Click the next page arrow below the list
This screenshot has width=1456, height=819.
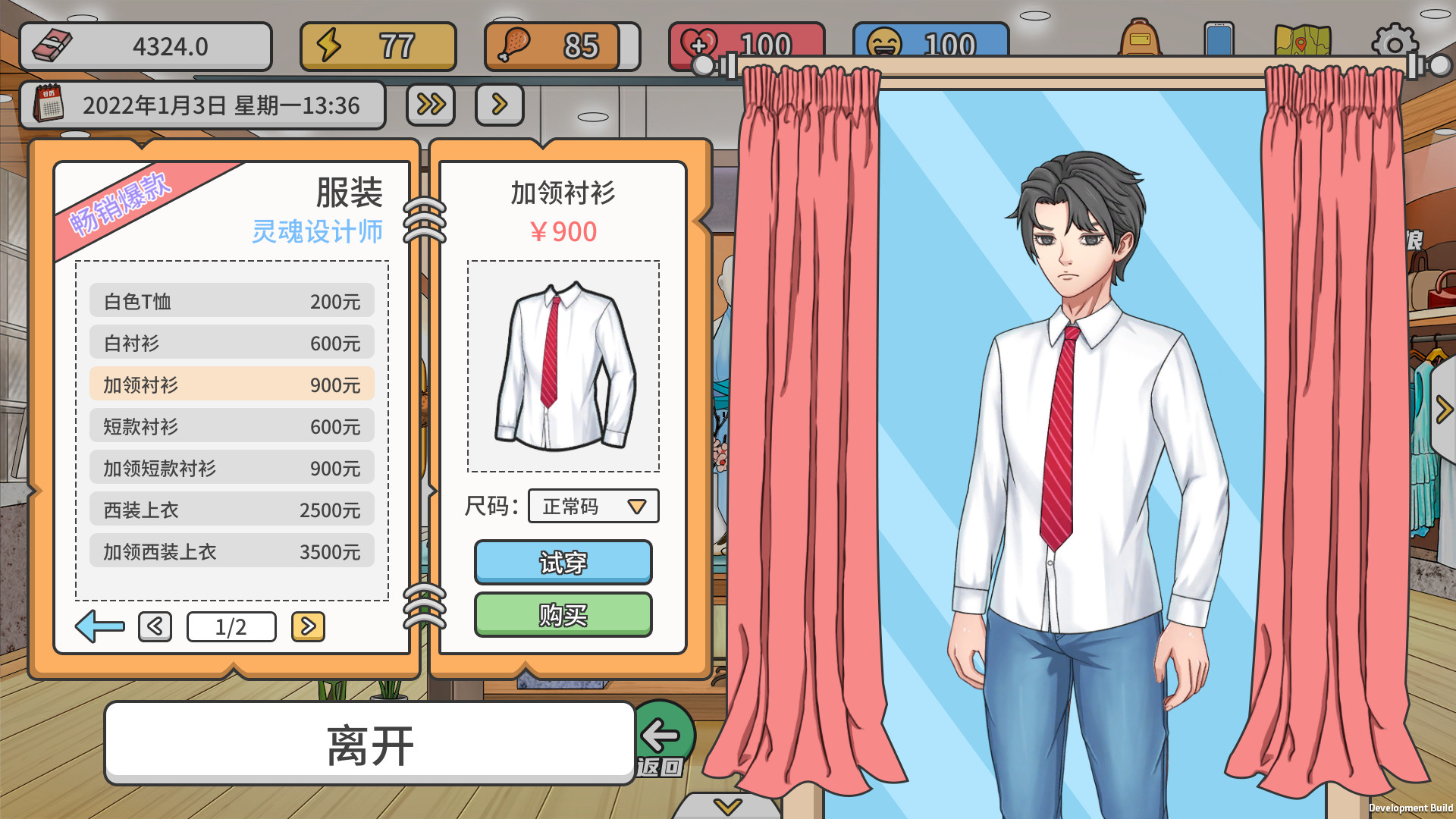tap(308, 626)
